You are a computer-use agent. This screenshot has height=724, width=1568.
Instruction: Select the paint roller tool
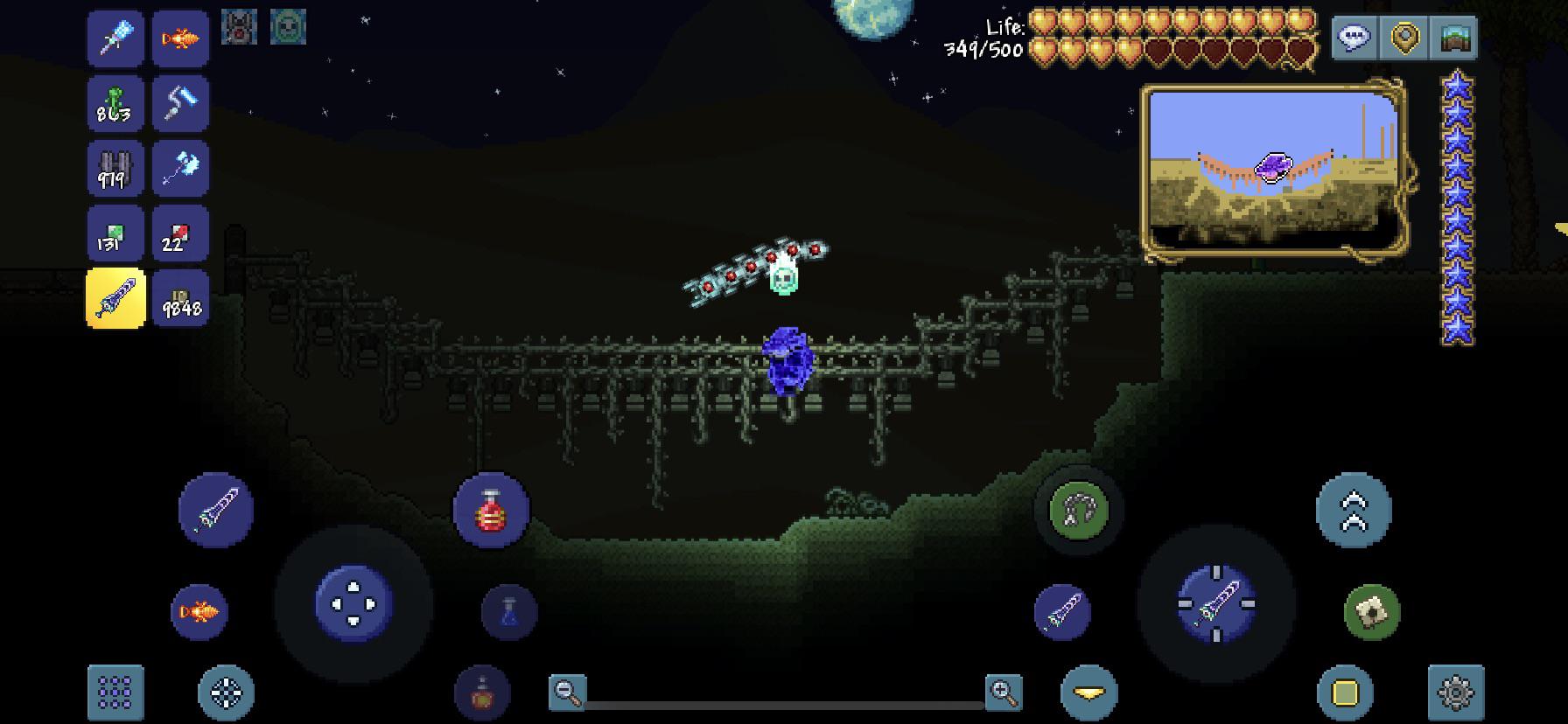point(180,104)
